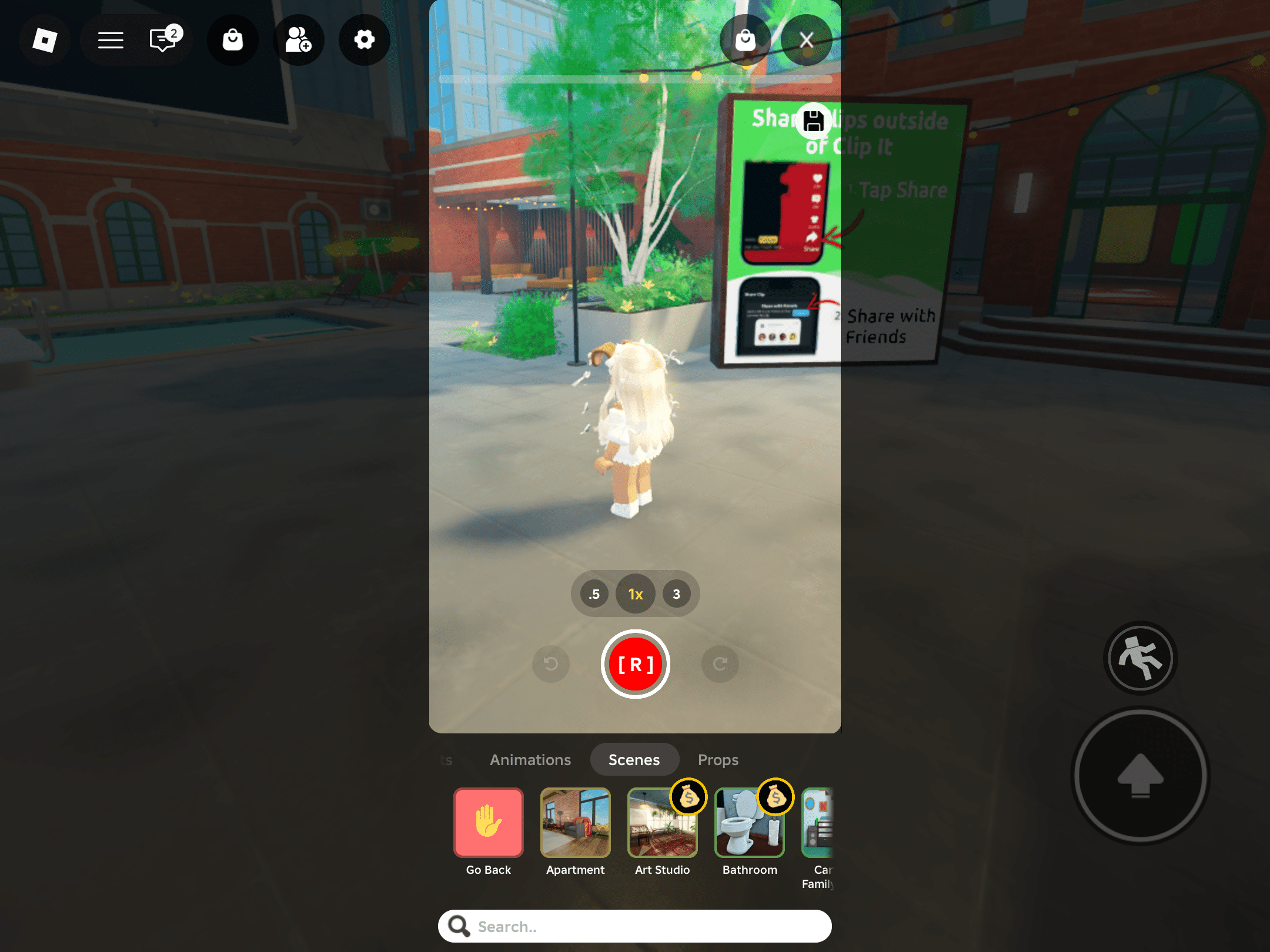Click the Search input field

click(x=635, y=926)
